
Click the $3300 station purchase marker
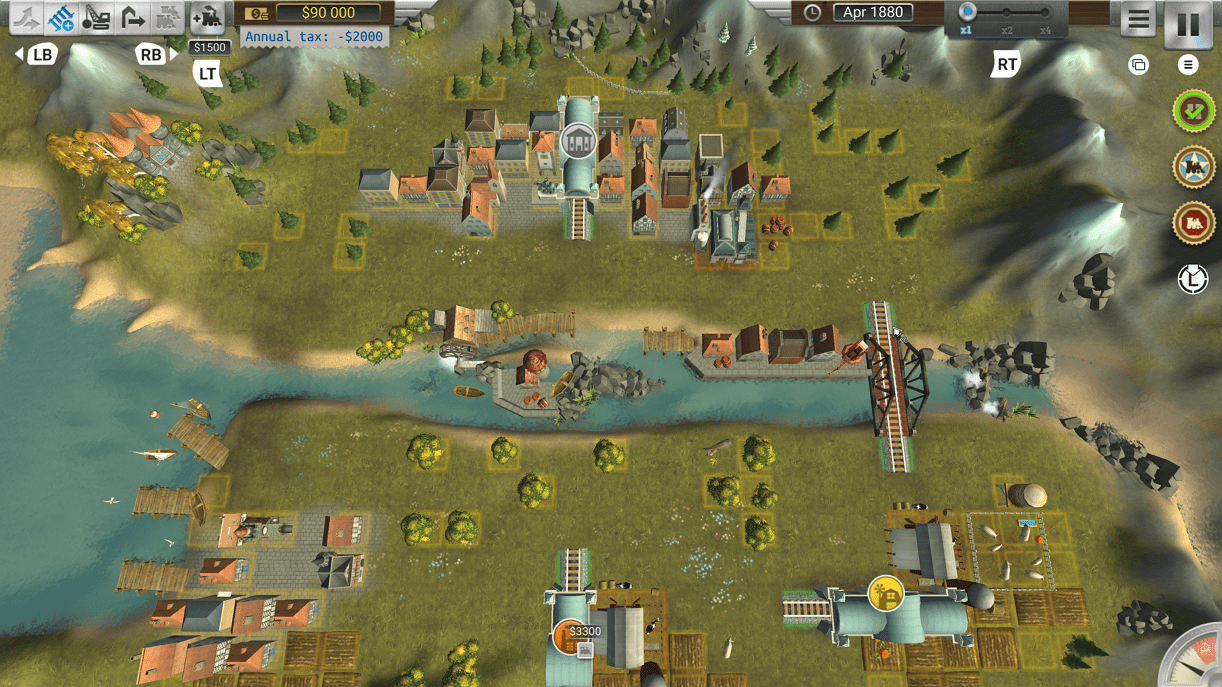coord(571,638)
